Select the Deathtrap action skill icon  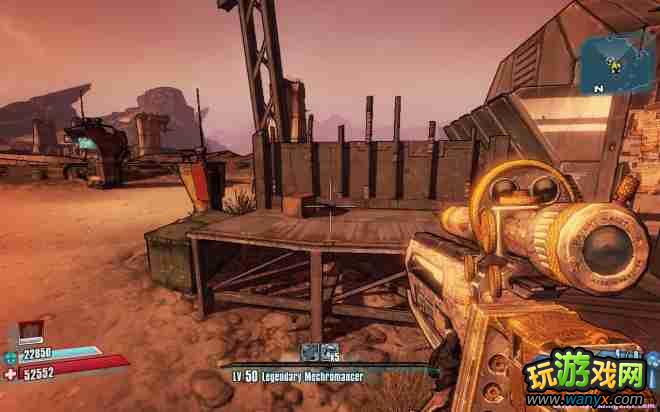tap(311, 353)
